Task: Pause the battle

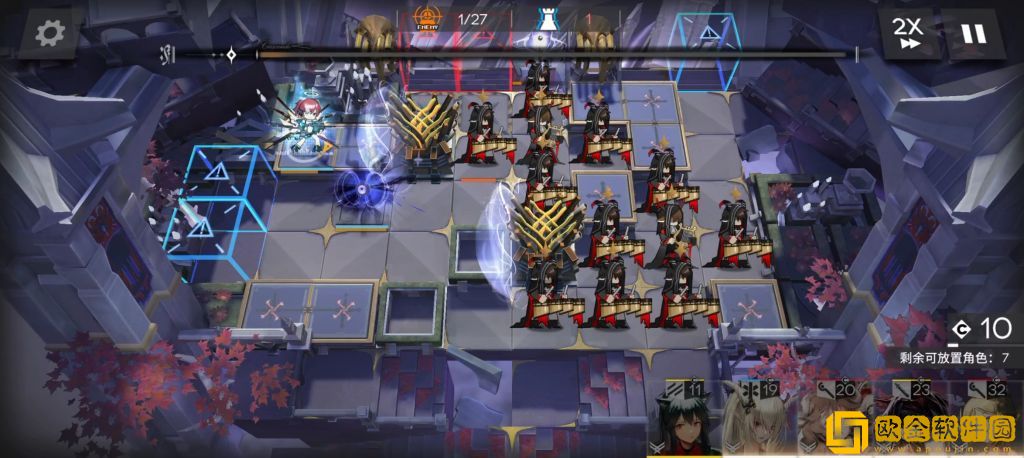Action: coord(972,33)
